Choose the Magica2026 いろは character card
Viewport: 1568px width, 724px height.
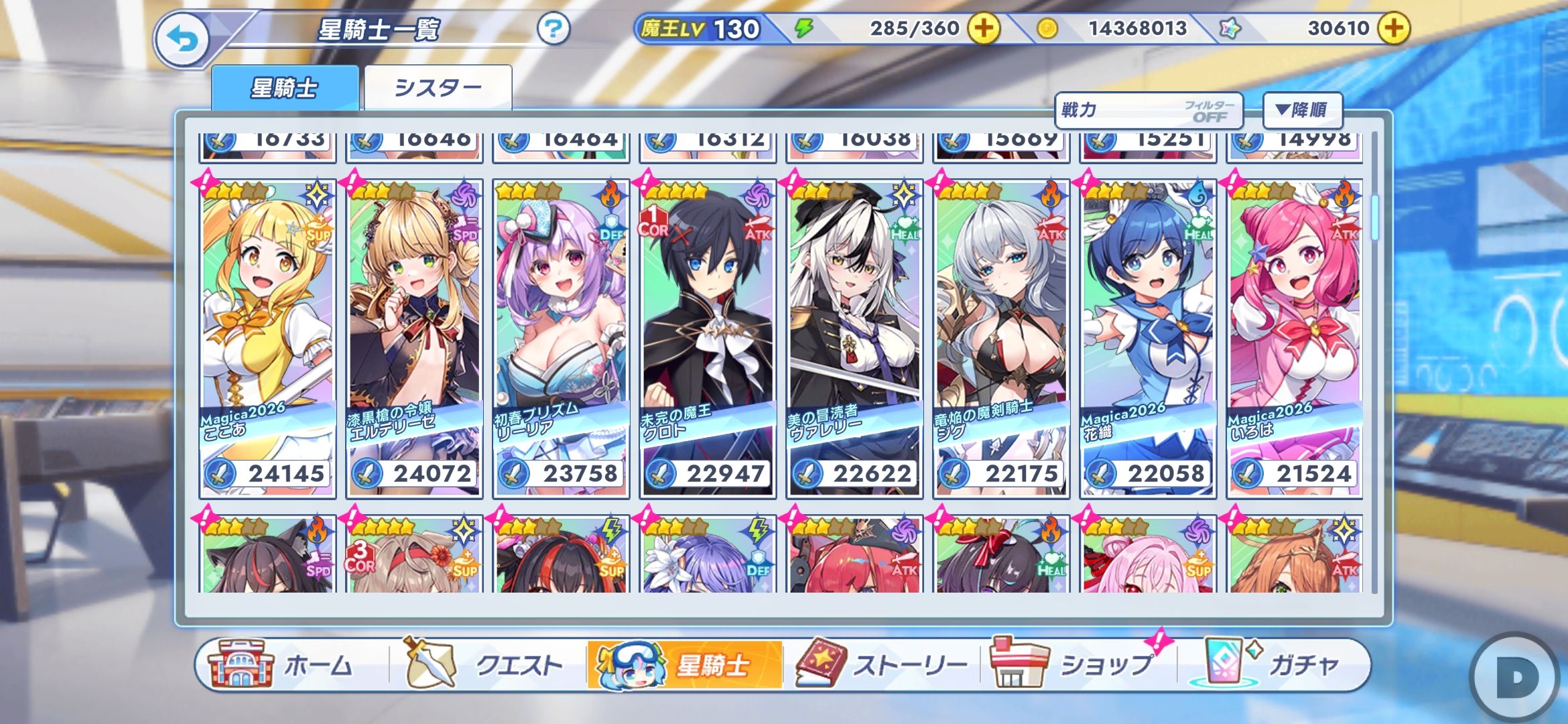(x=1295, y=339)
